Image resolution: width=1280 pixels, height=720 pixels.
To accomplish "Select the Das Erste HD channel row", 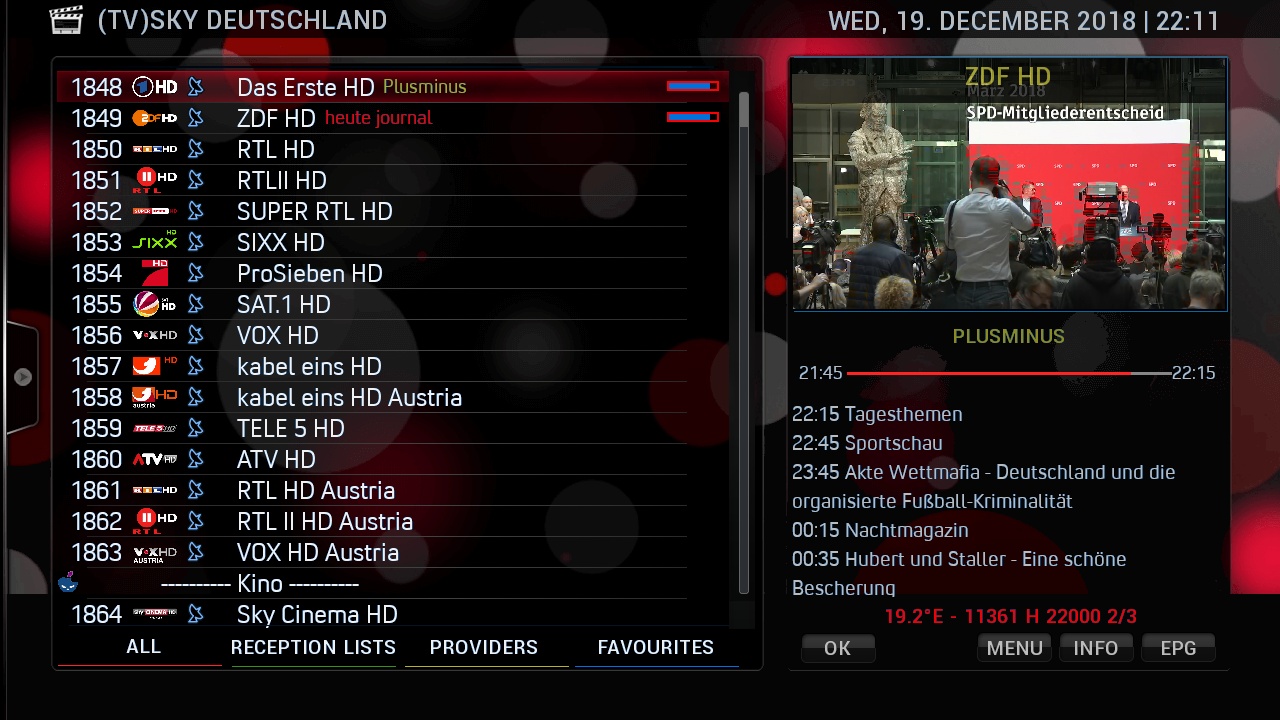I will pyautogui.click(x=305, y=87).
